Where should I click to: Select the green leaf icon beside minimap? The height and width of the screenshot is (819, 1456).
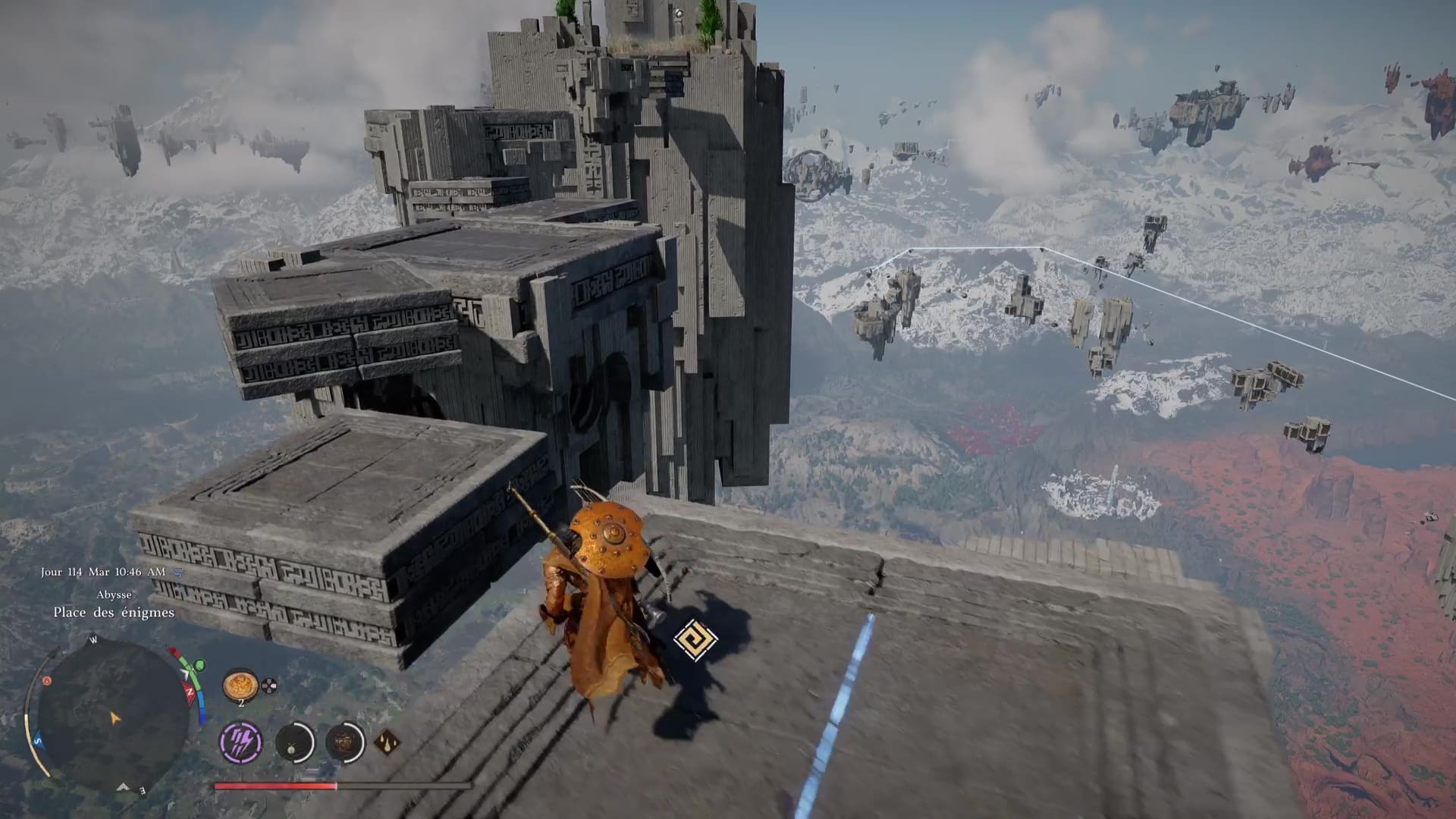(199, 666)
